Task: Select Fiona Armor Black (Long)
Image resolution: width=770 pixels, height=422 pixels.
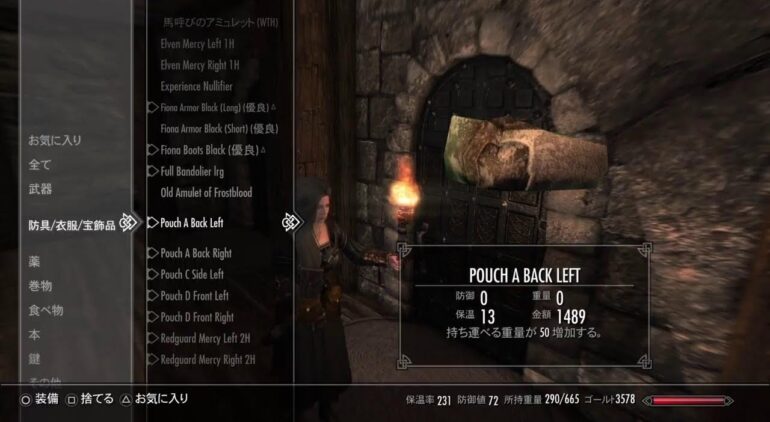Action: pyautogui.click(x=215, y=107)
